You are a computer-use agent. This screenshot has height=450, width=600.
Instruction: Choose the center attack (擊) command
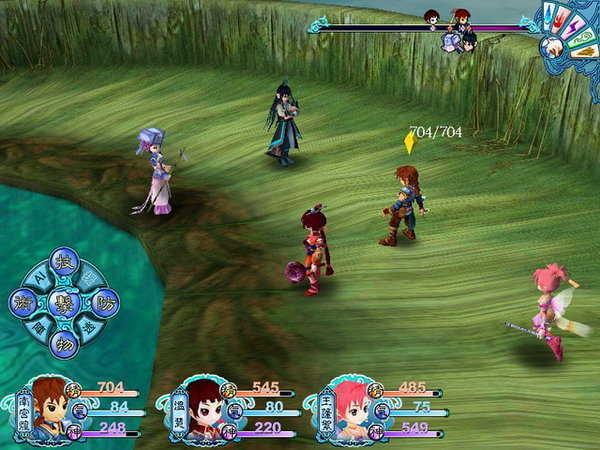pyautogui.click(x=64, y=303)
